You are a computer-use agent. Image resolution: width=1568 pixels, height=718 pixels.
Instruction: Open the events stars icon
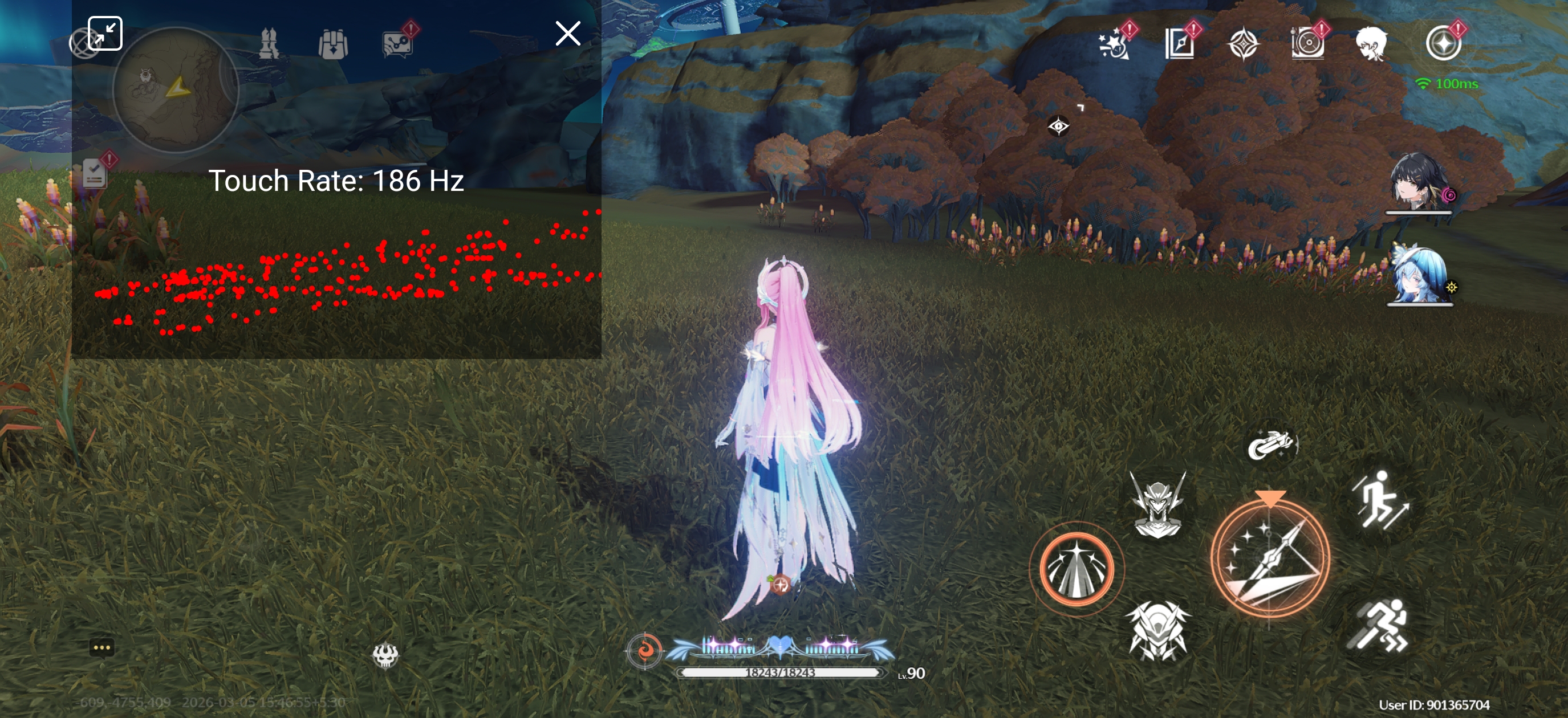[x=1114, y=44]
